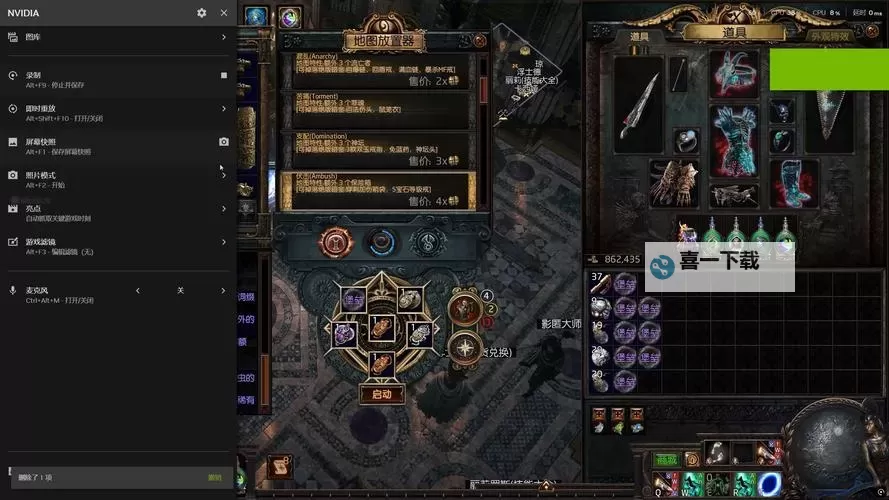Select the equipped dagger weapon slot
The image size is (889, 500).
638,100
